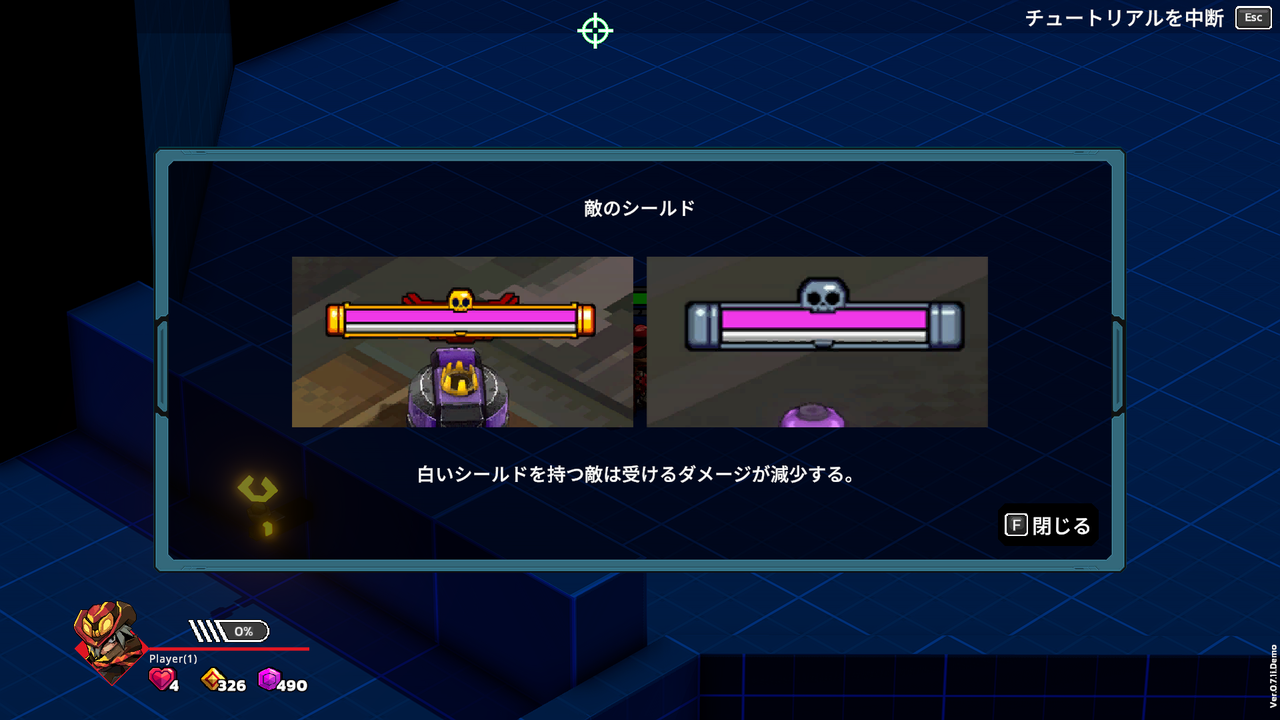Image resolution: width=1280 pixels, height=720 pixels.
Task: Click the red health bar under the avatar
Action: (x=240, y=646)
